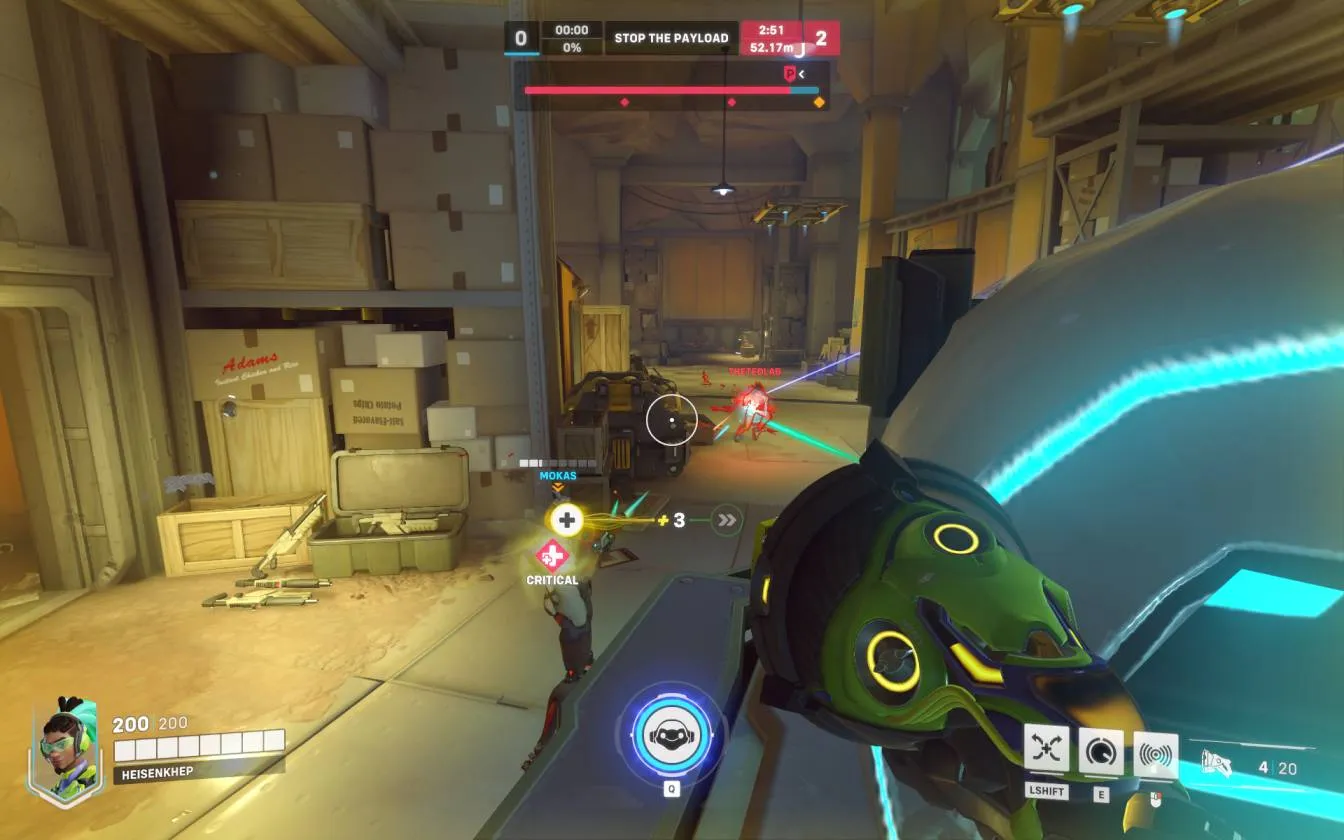Viewport: 1344px width, 840px height.
Task: Click the payload marker above the progress track
Action: tap(790, 73)
